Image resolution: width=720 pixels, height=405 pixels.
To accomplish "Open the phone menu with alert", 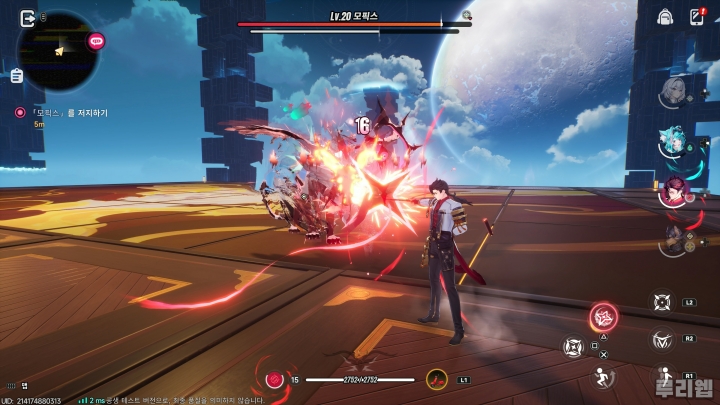I will [697, 16].
